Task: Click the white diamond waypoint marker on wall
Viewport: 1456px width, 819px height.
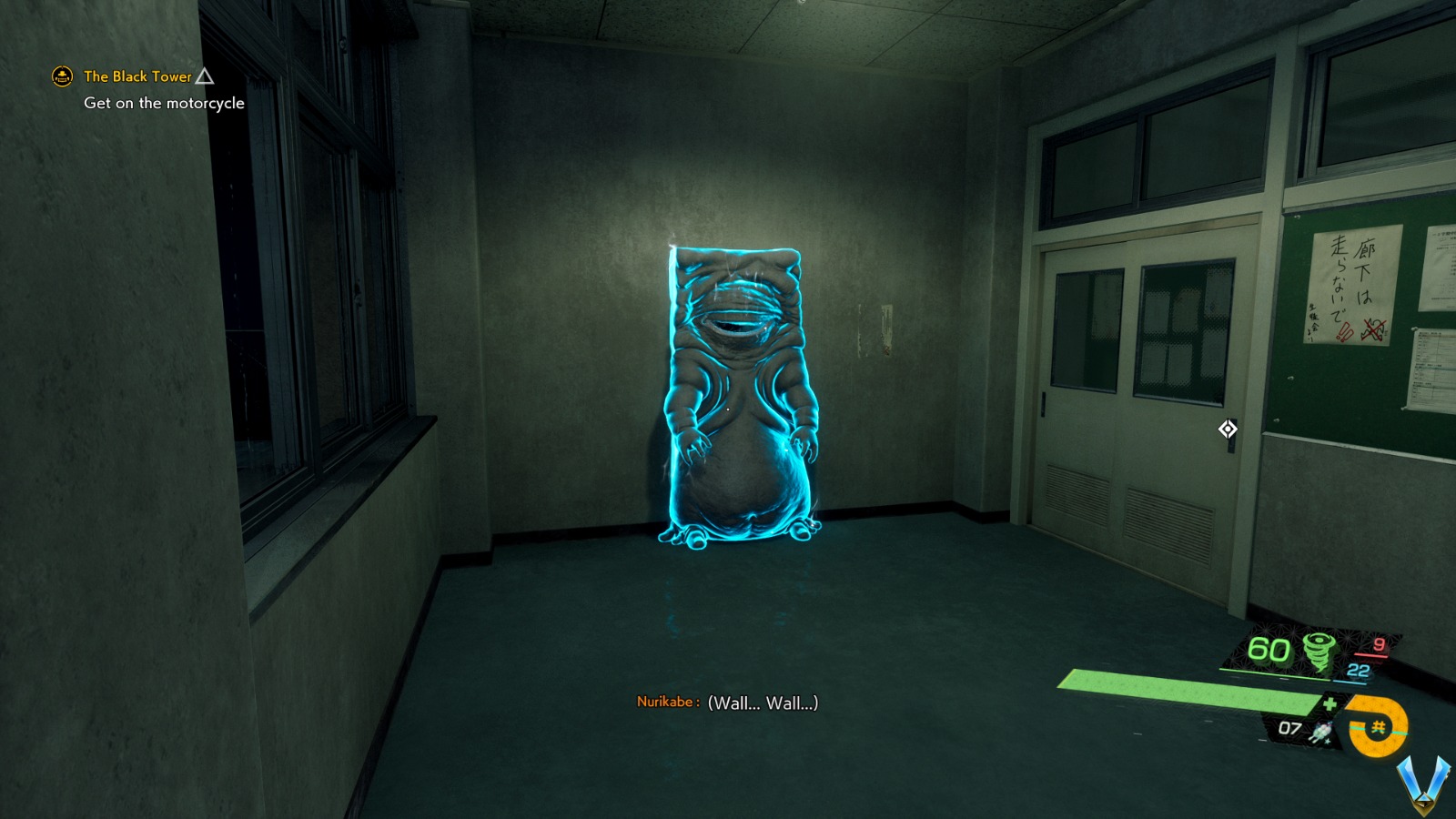Action: (x=1228, y=428)
